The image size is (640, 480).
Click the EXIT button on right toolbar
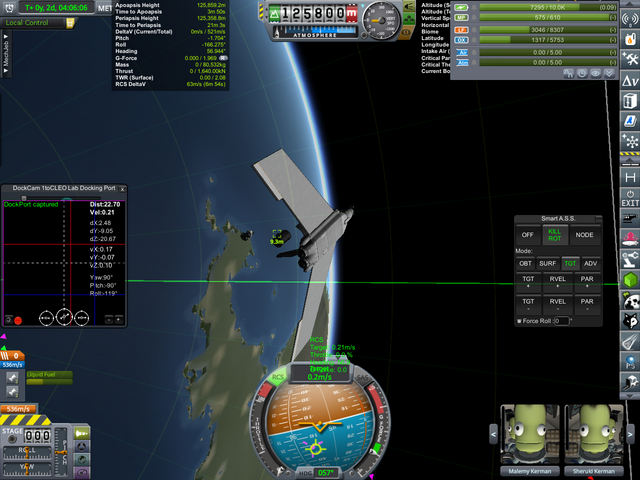pos(630,197)
